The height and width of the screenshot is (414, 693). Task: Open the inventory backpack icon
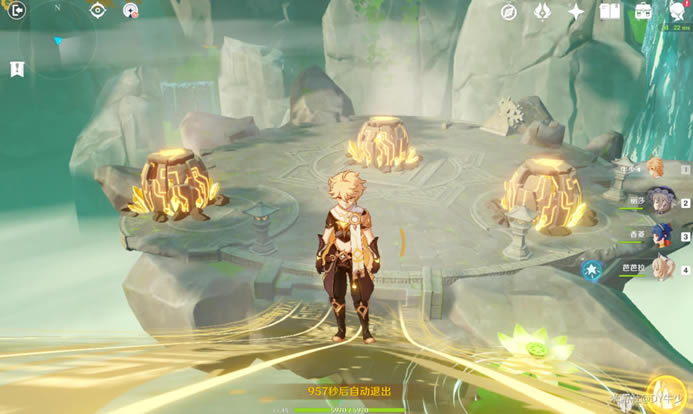click(643, 12)
